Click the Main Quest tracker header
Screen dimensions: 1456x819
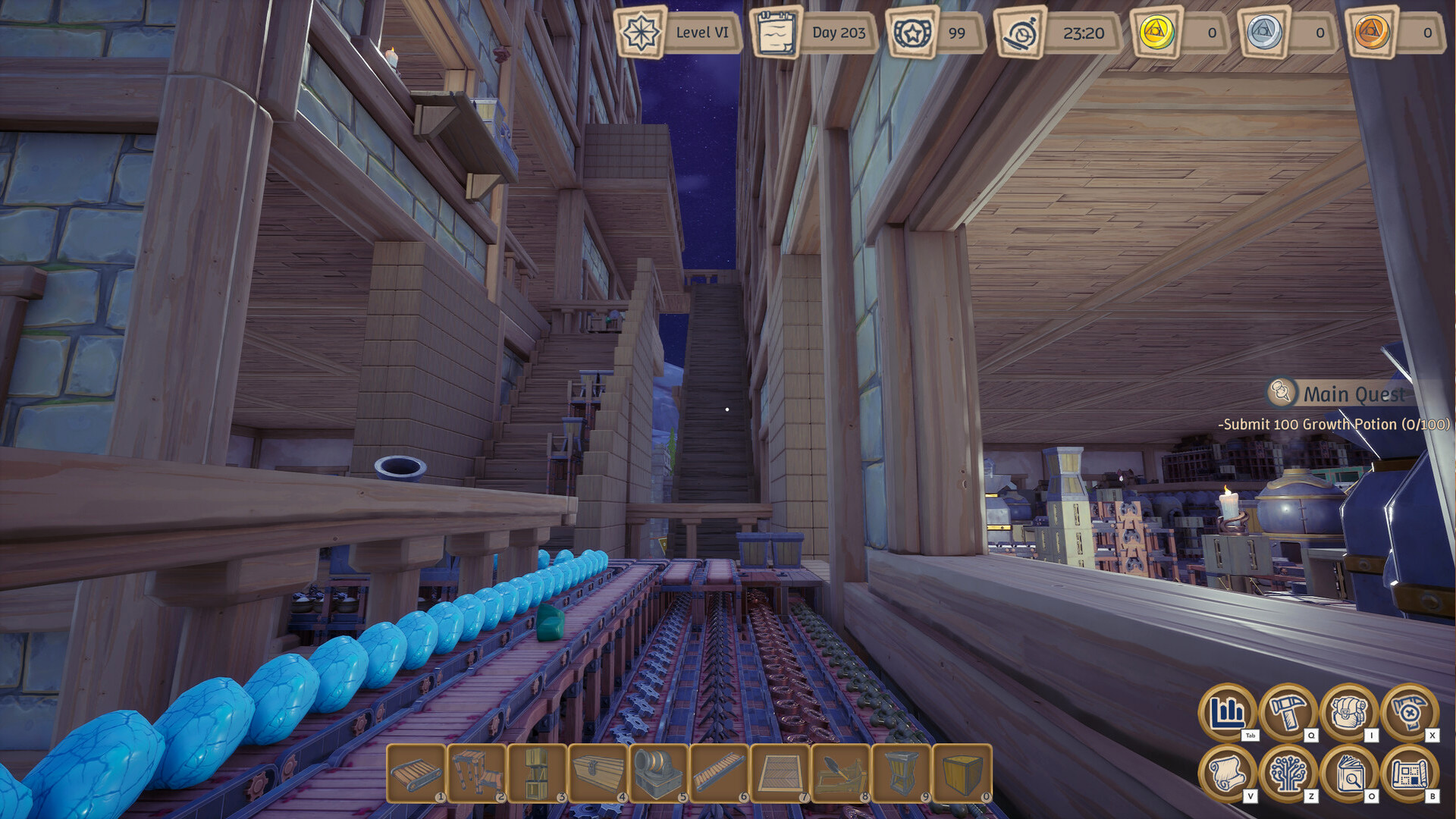coord(1353,394)
